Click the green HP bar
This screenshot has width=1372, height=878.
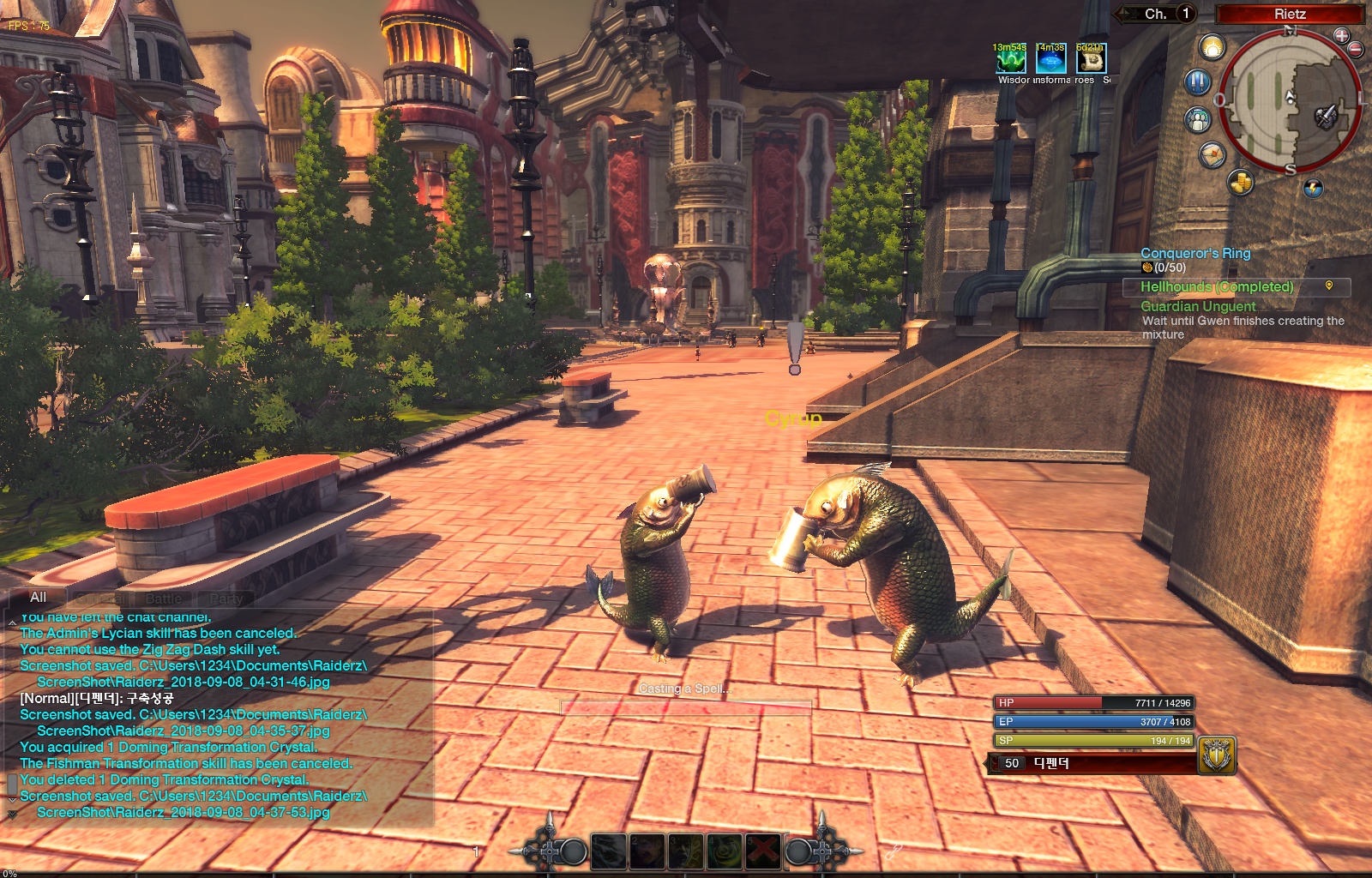(x=1089, y=701)
